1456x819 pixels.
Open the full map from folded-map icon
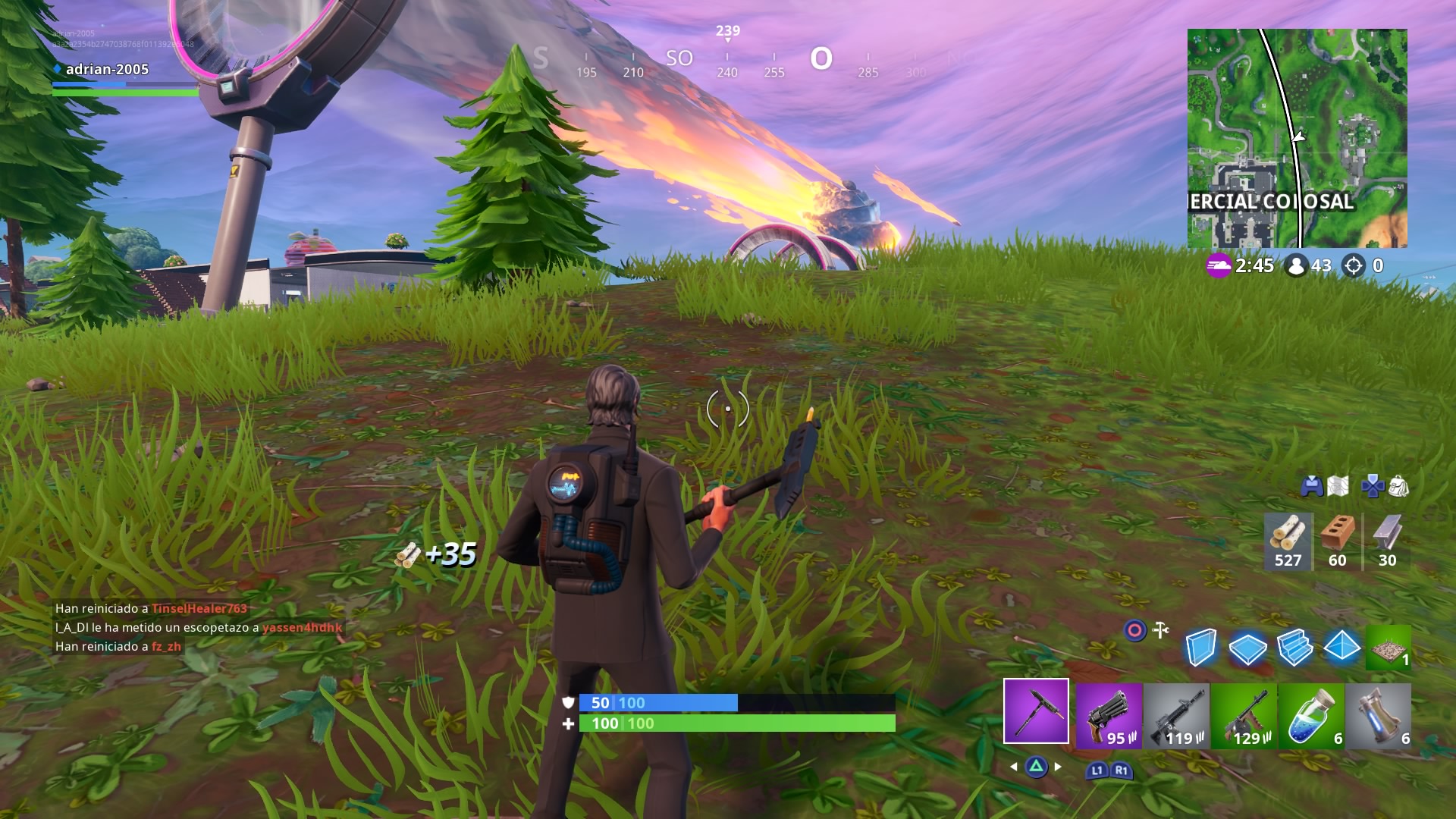click(x=1339, y=486)
